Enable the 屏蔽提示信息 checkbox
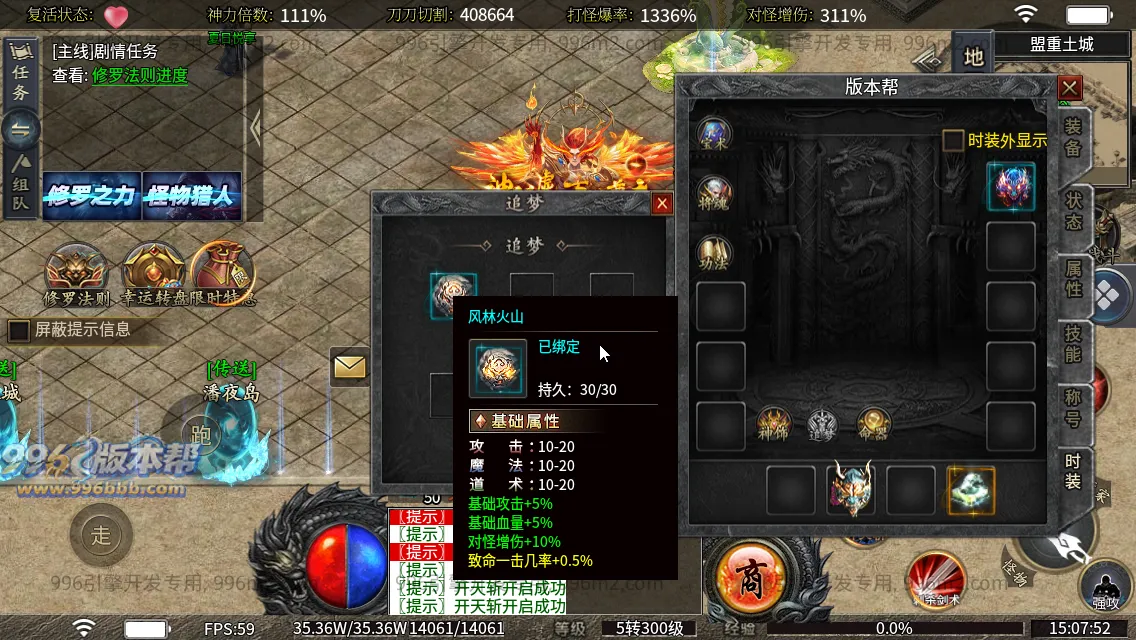1136x640 pixels. point(19,330)
